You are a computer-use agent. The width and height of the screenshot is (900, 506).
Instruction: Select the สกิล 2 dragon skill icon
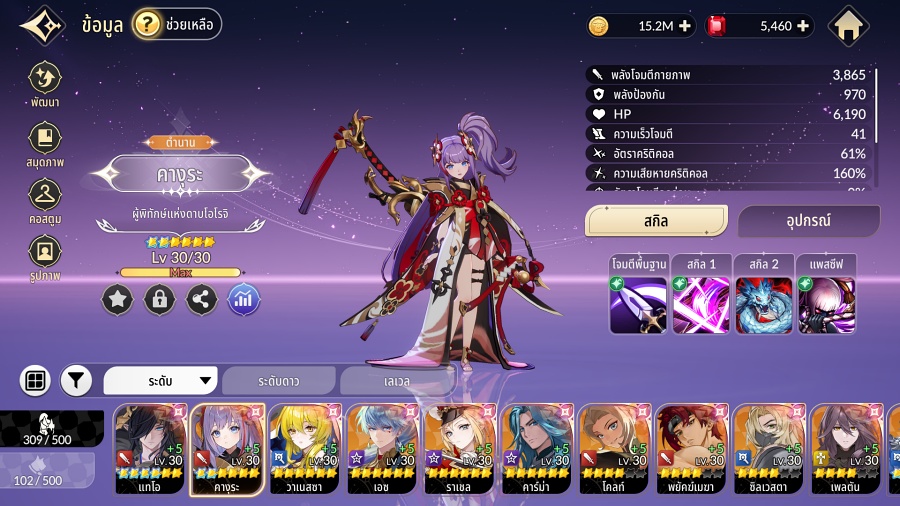763,304
